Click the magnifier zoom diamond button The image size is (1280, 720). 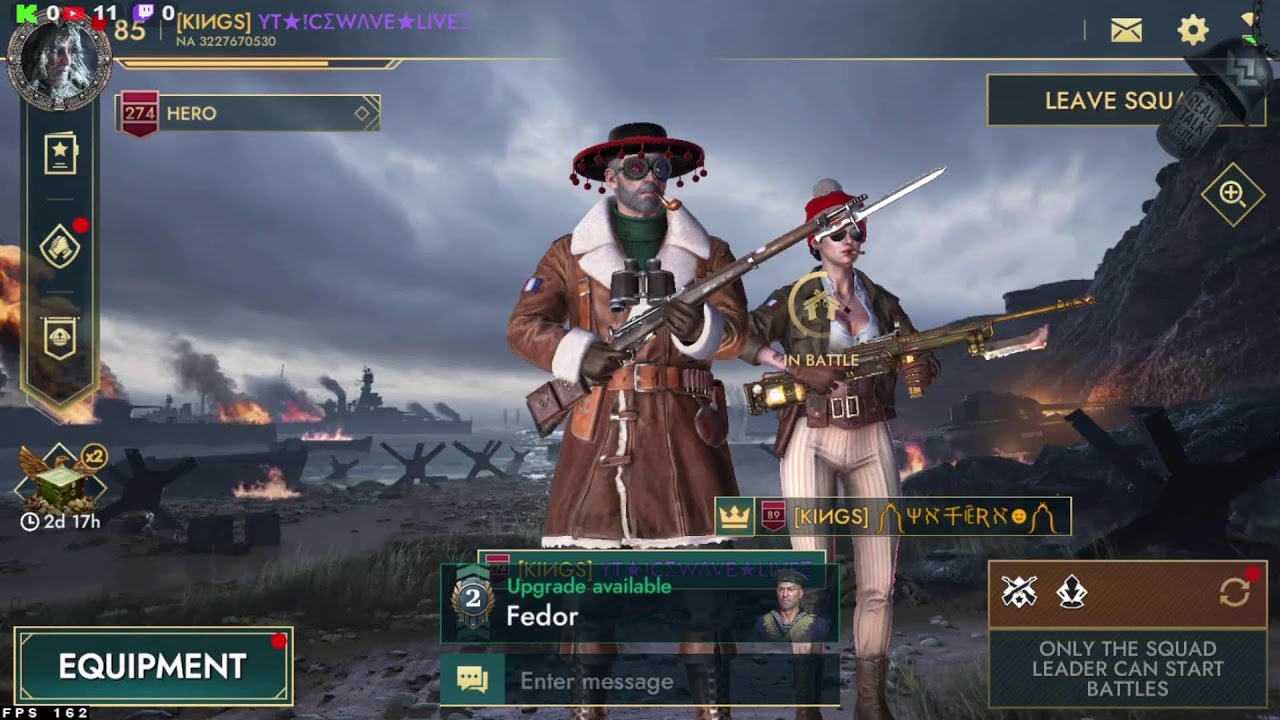click(1232, 194)
